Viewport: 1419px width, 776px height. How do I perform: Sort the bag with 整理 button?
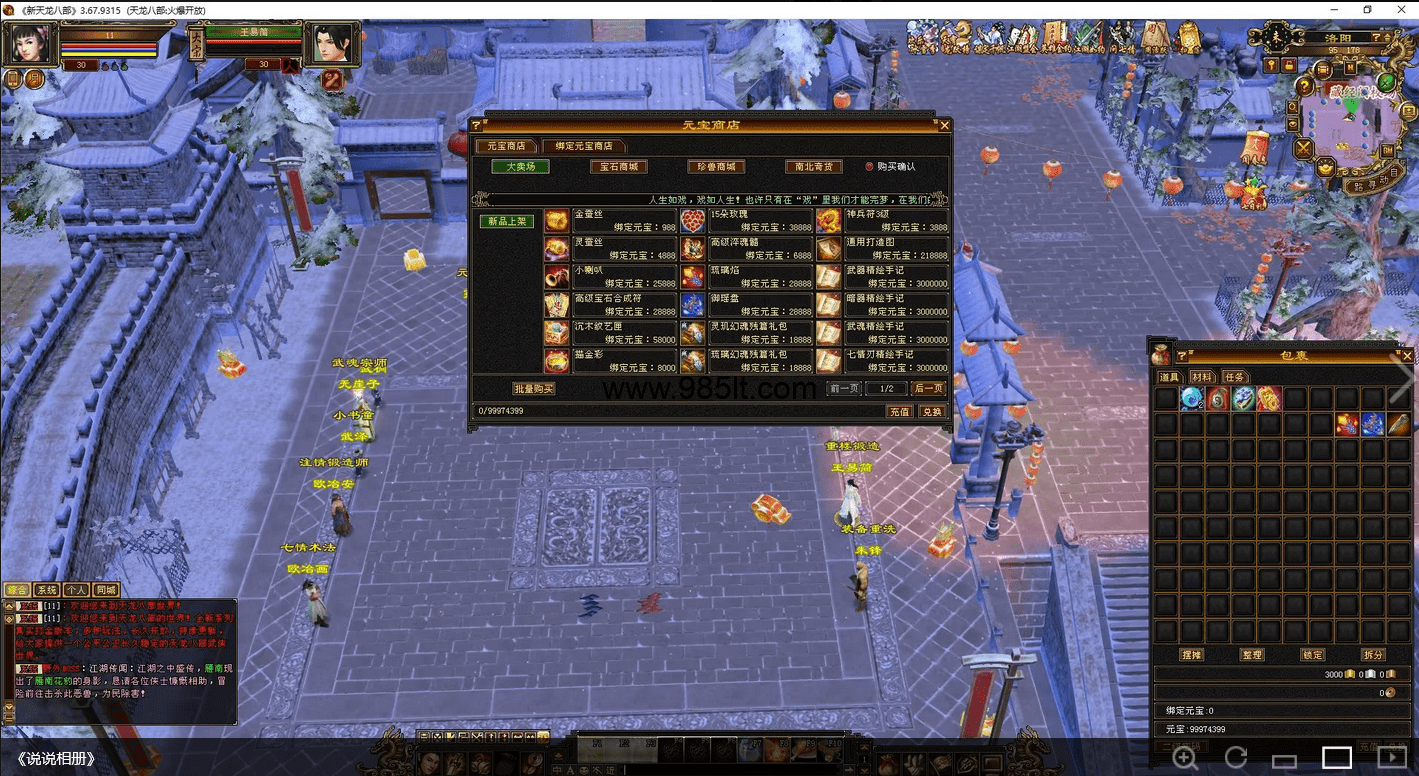[1251, 655]
